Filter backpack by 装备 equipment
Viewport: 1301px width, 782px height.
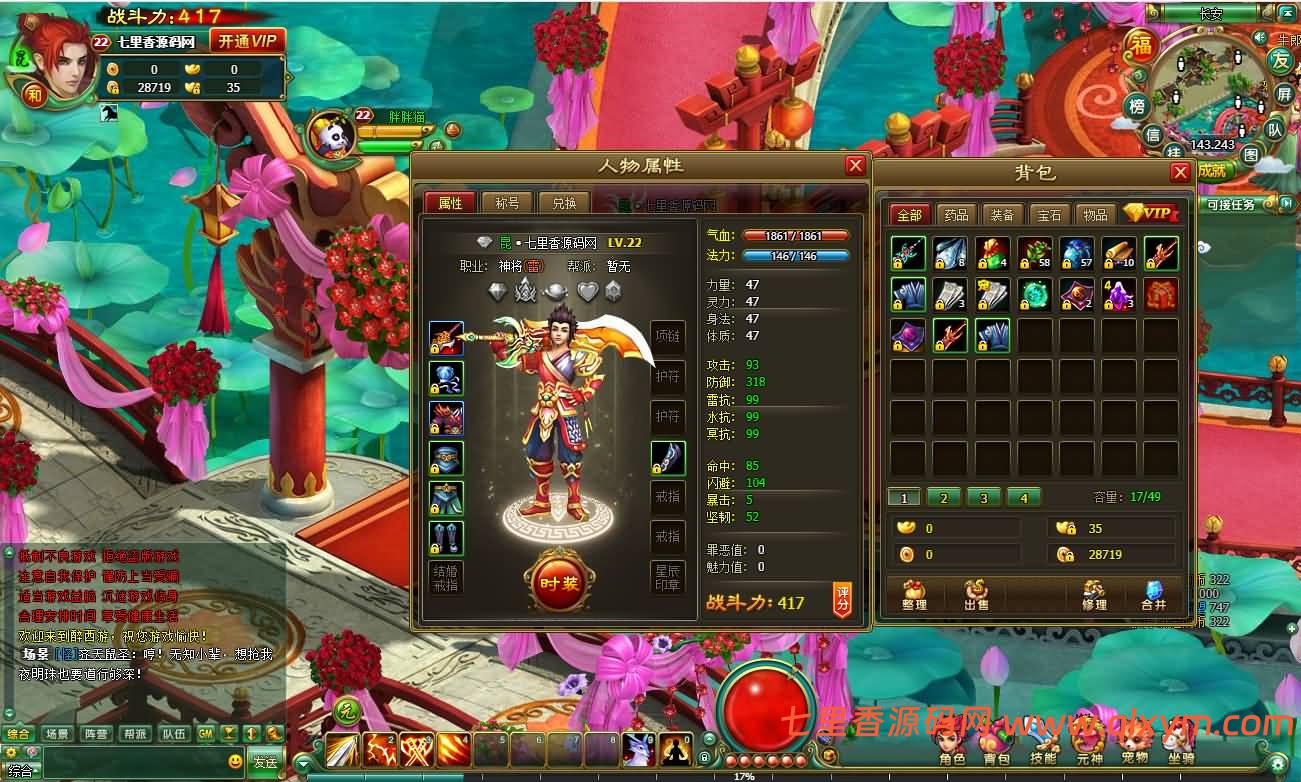pos(1002,215)
